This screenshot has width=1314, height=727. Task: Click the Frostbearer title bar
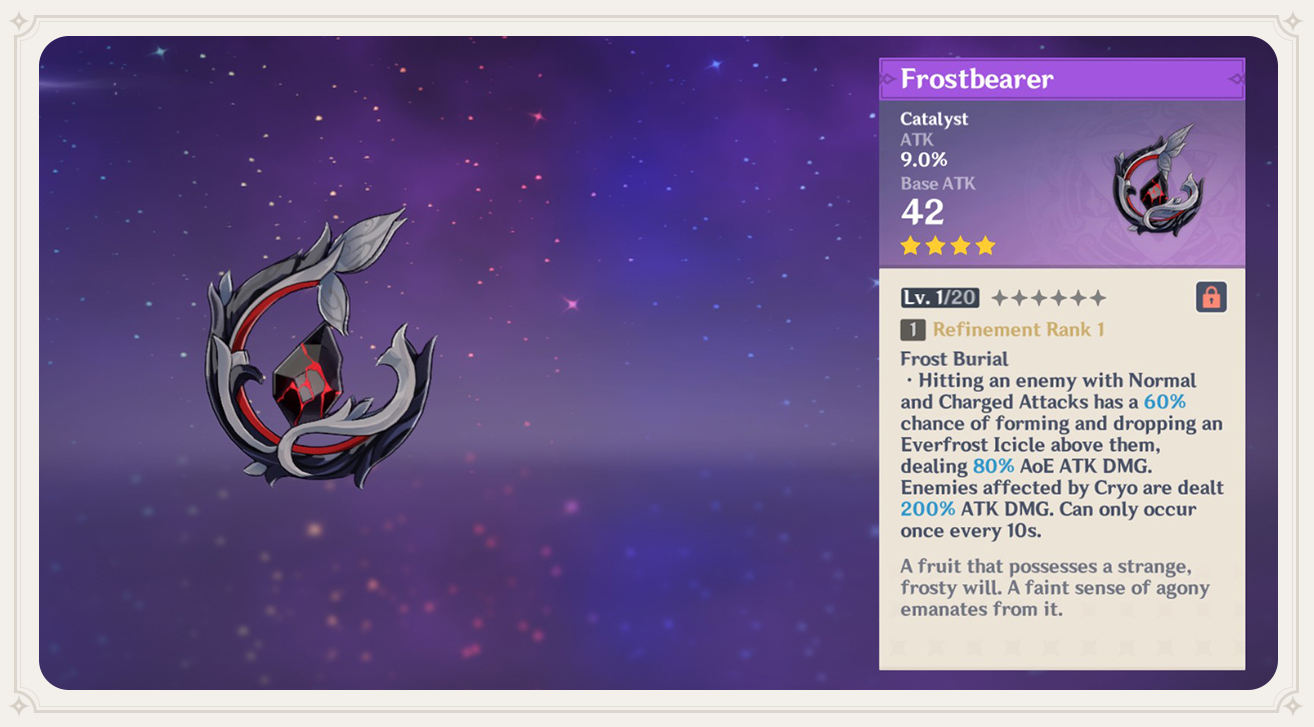(1063, 79)
